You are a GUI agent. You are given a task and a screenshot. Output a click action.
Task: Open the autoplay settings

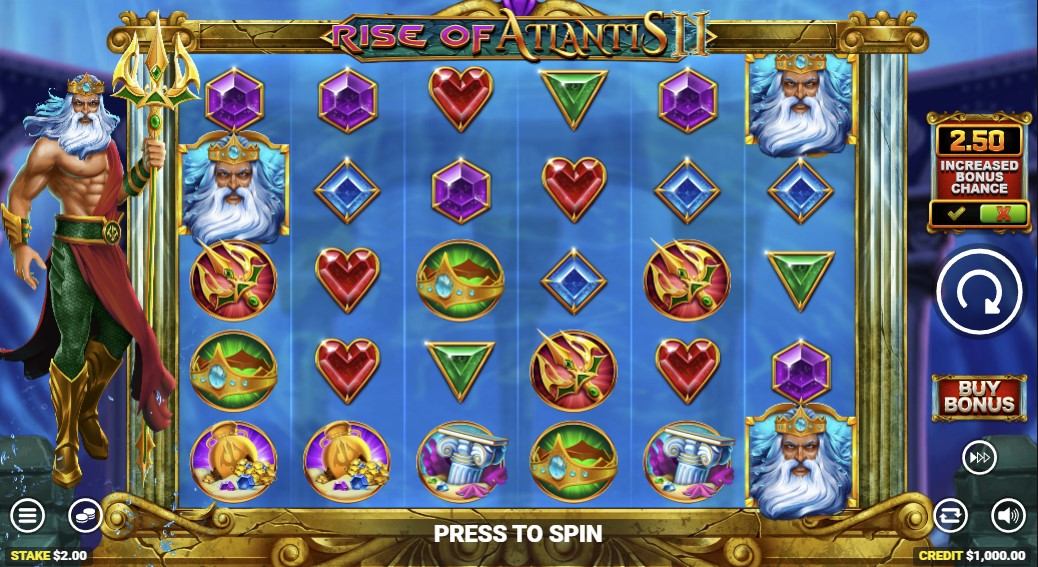950,516
